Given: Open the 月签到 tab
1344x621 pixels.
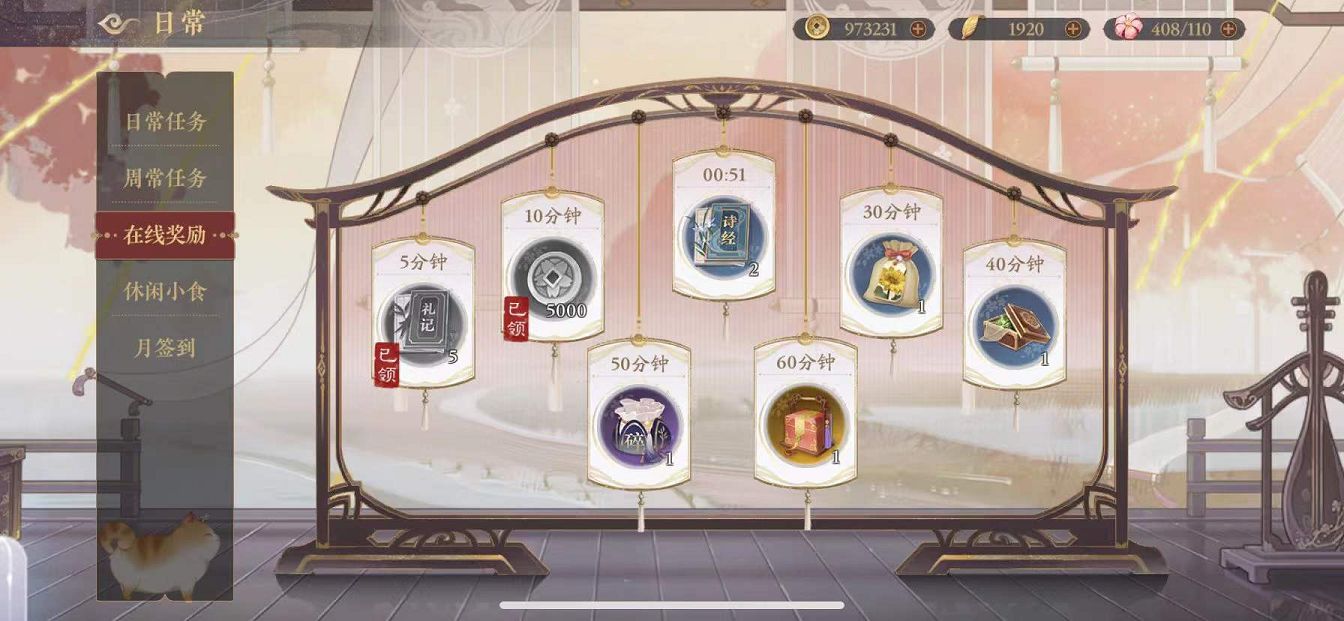Looking at the screenshot, I should pyautogui.click(x=165, y=349).
